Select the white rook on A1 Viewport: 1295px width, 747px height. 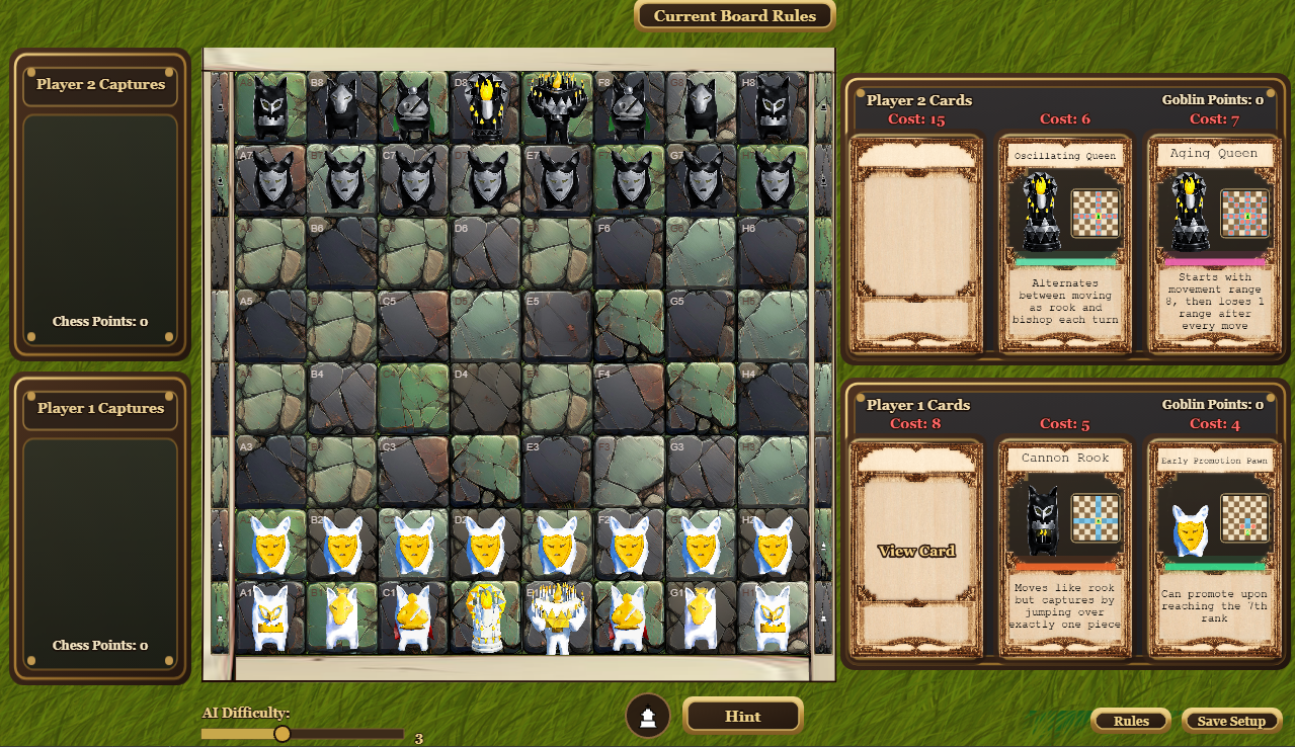(270, 616)
